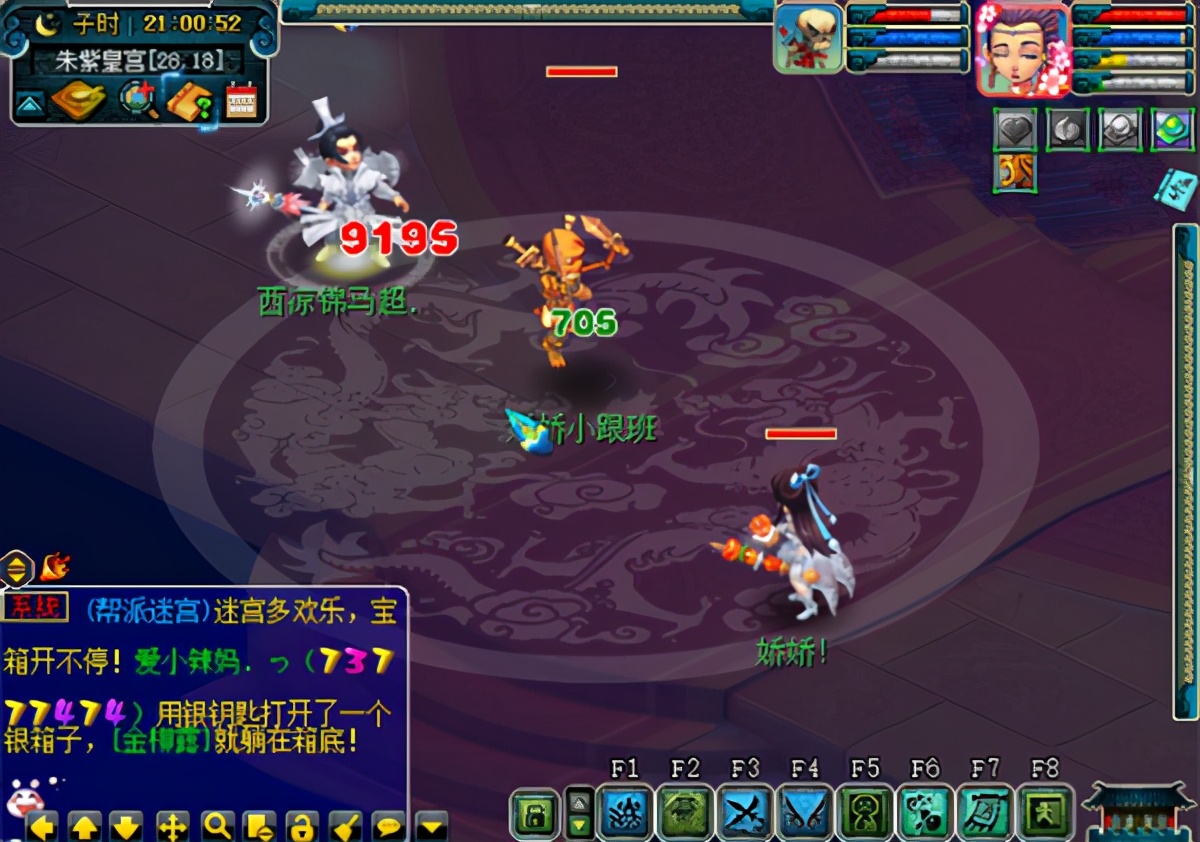This screenshot has width=1200, height=842.
Task: Activate the F5 figure skill
Action: tap(865, 811)
